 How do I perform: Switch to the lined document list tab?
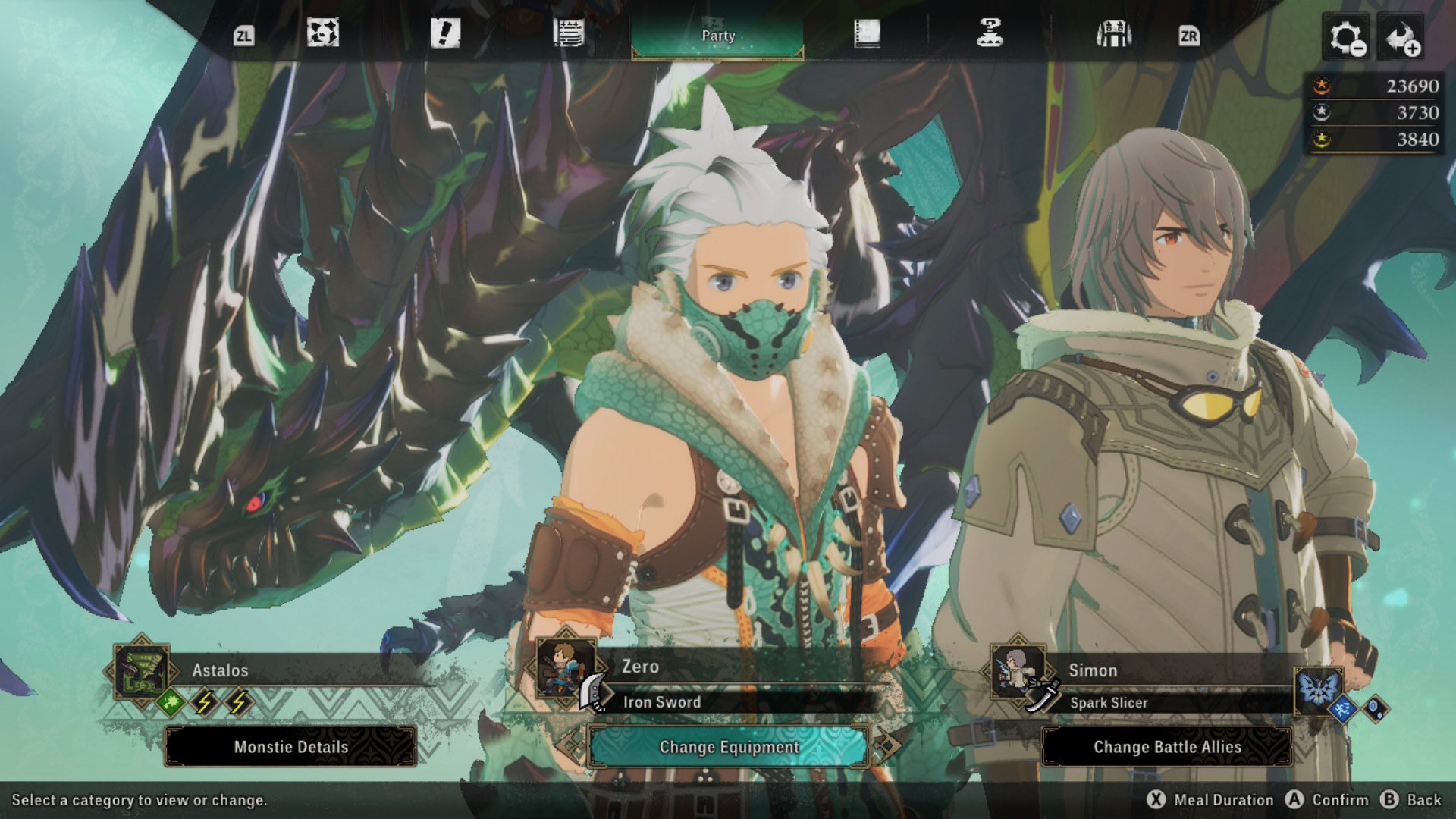click(568, 34)
